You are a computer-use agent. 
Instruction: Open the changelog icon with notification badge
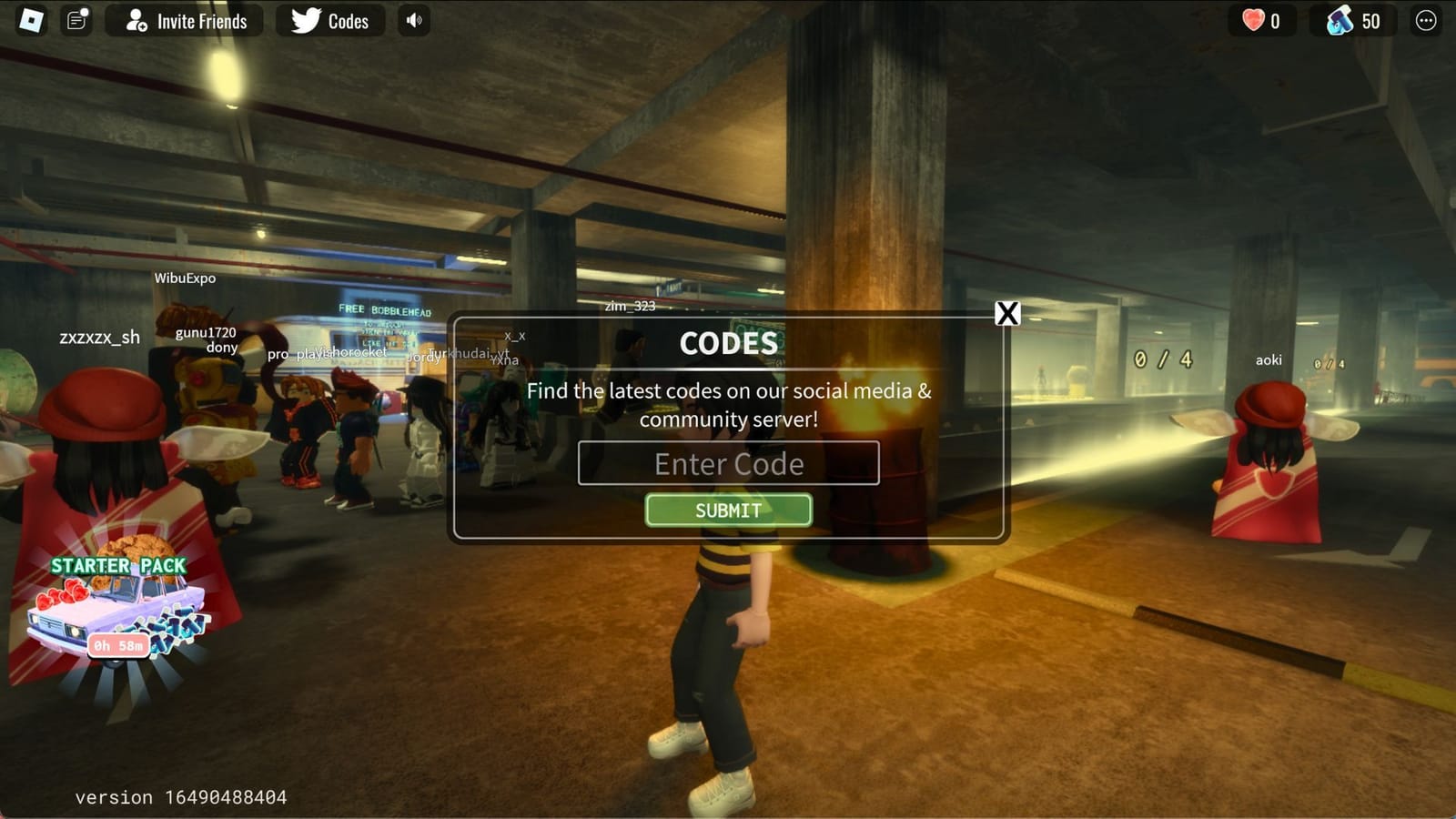coord(75,20)
